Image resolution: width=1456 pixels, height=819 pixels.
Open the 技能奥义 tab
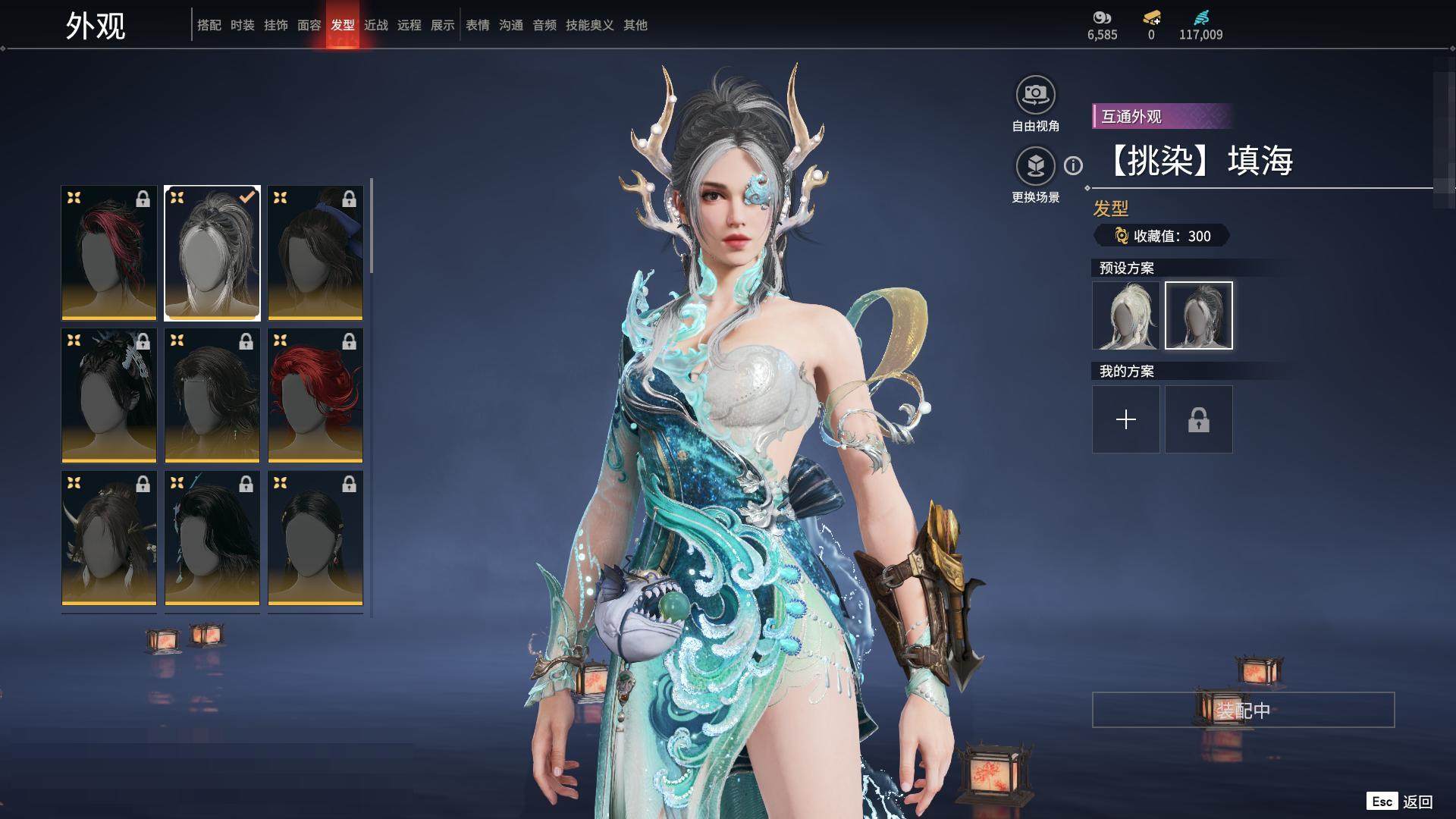point(589,25)
